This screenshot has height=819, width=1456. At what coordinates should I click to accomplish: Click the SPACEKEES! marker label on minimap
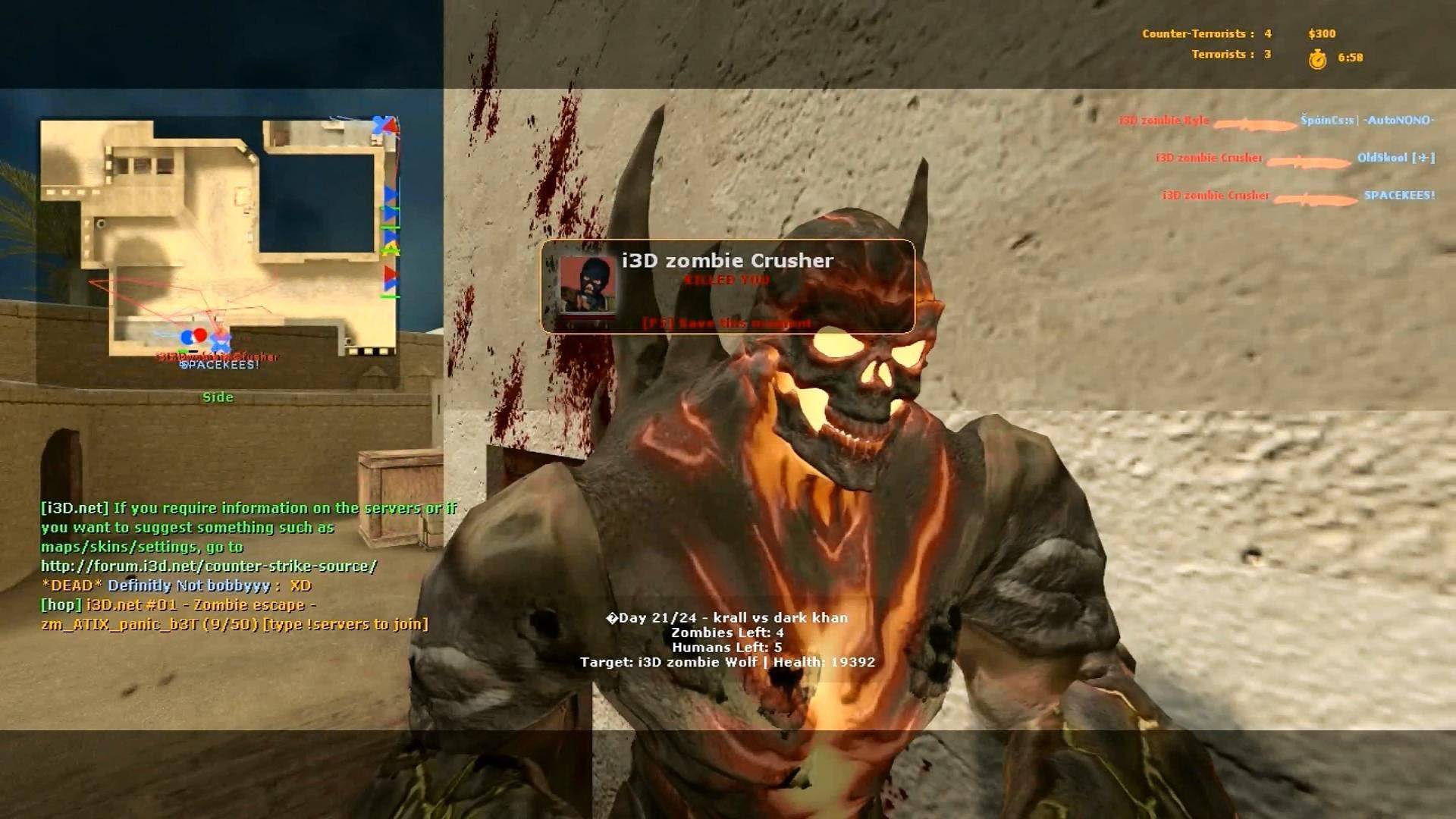click(x=219, y=366)
